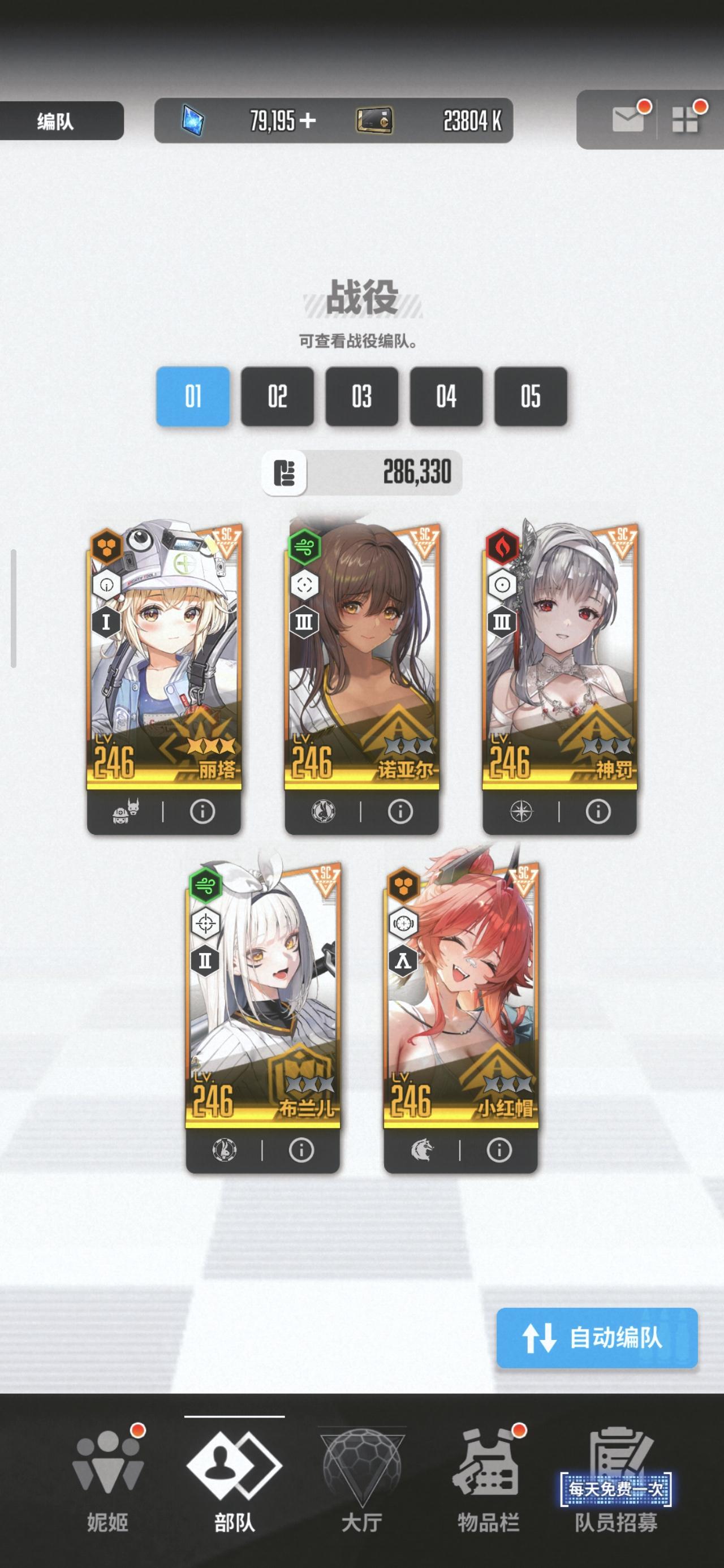Tap the info icon on 小红帽's card
This screenshot has height=1568, width=724.
pyautogui.click(x=498, y=1149)
